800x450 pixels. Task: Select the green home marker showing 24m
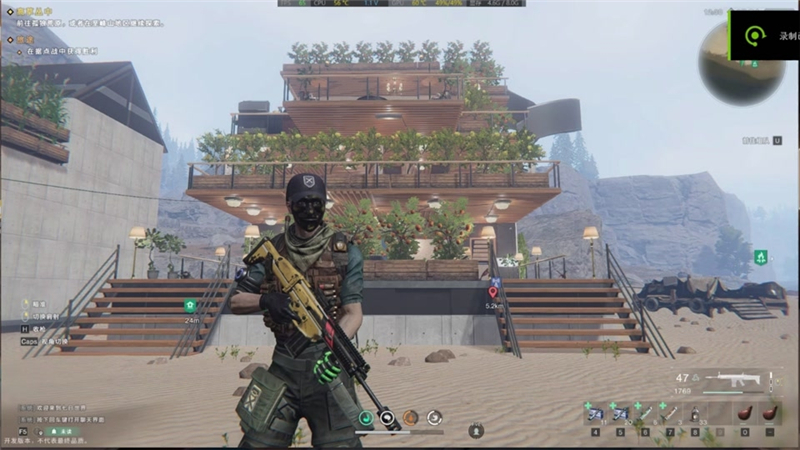(x=190, y=305)
